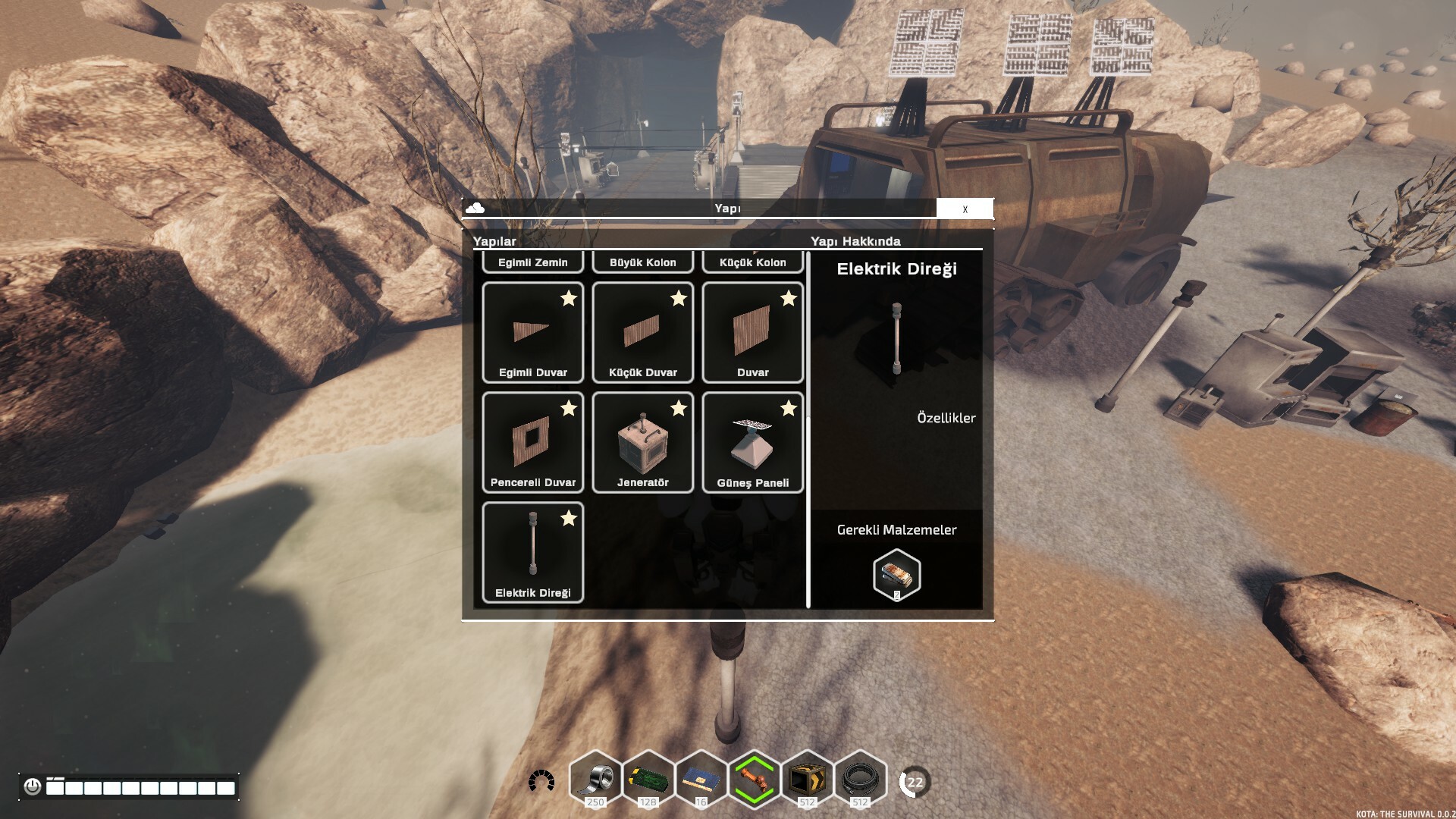Toggle favorite star on Duvar
Viewport: 1456px width, 819px height.
[789, 299]
